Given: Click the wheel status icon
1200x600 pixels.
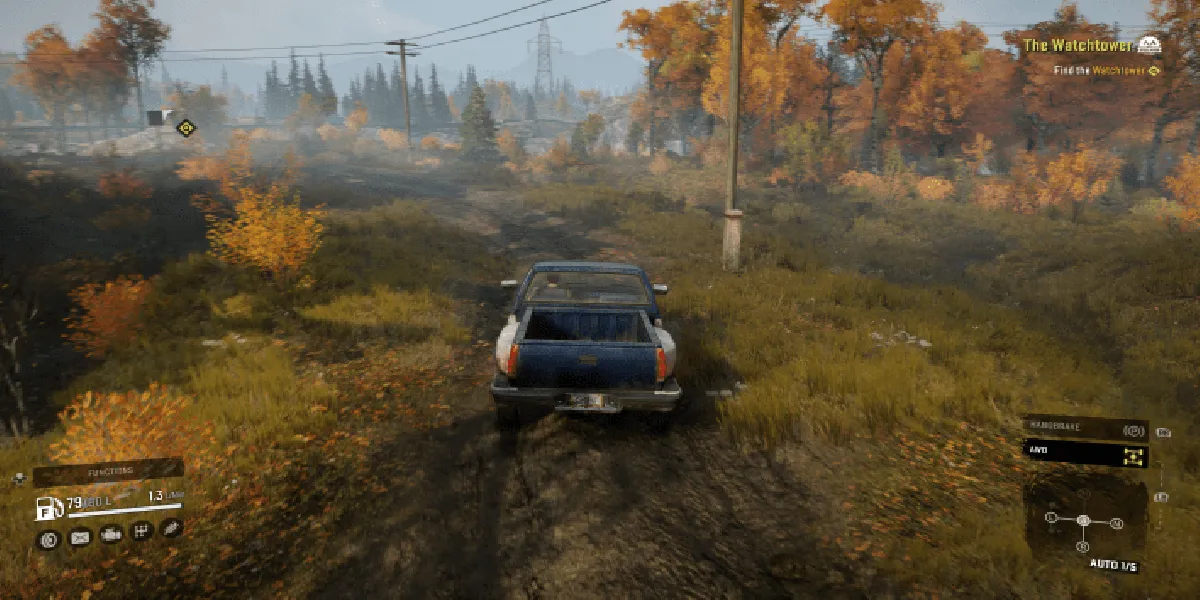Looking at the screenshot, I should point(47,540).
